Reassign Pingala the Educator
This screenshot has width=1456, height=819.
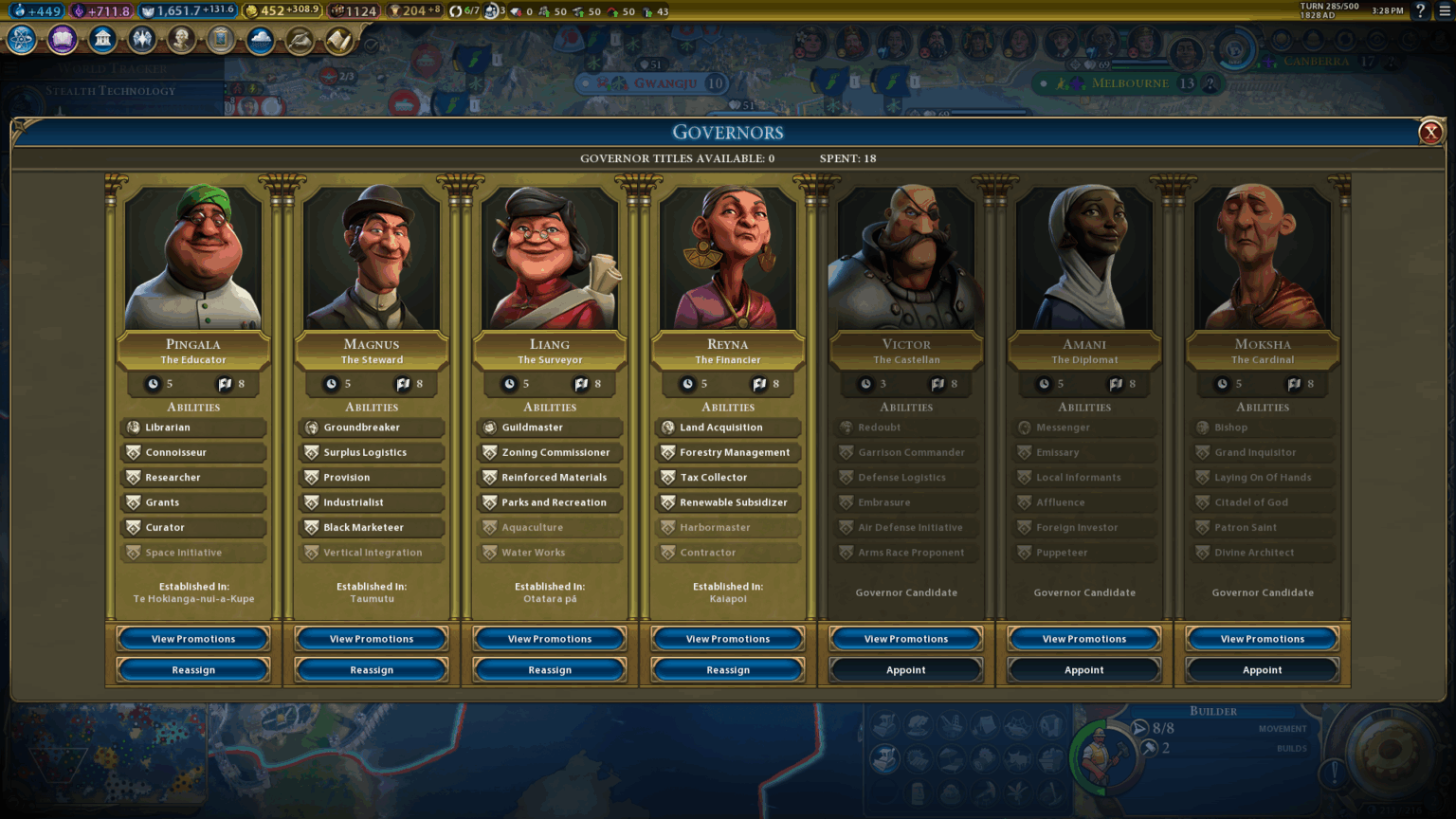coord(193,670)
